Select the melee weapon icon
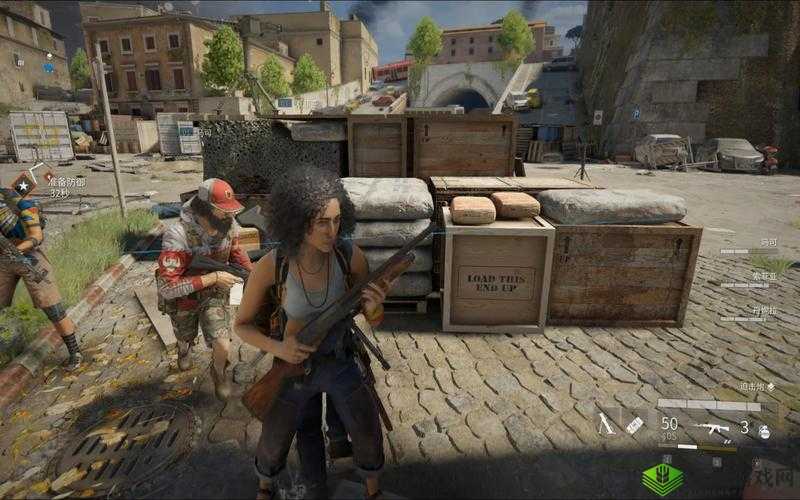 [606, 424]
